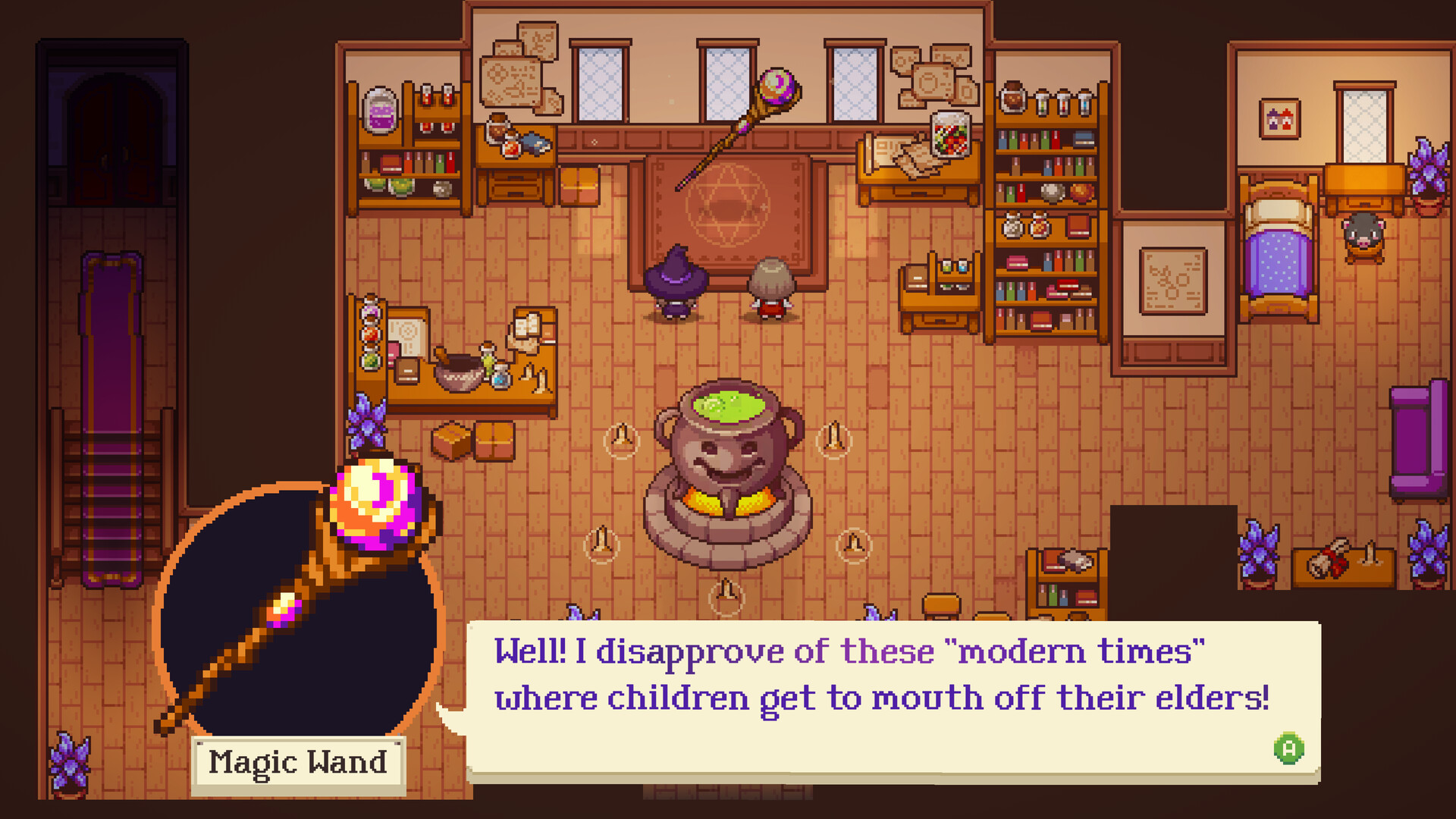Click the smiling cauldron with green potion

(x=730, y=455)
